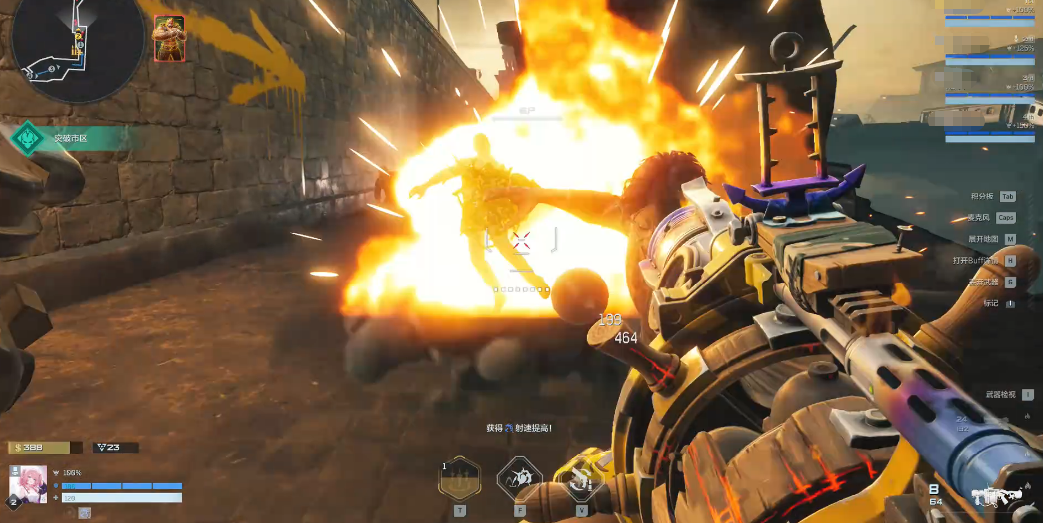Select the golden boss portrait card
This screenshot has width=1043, height=523.
point(169,39)
